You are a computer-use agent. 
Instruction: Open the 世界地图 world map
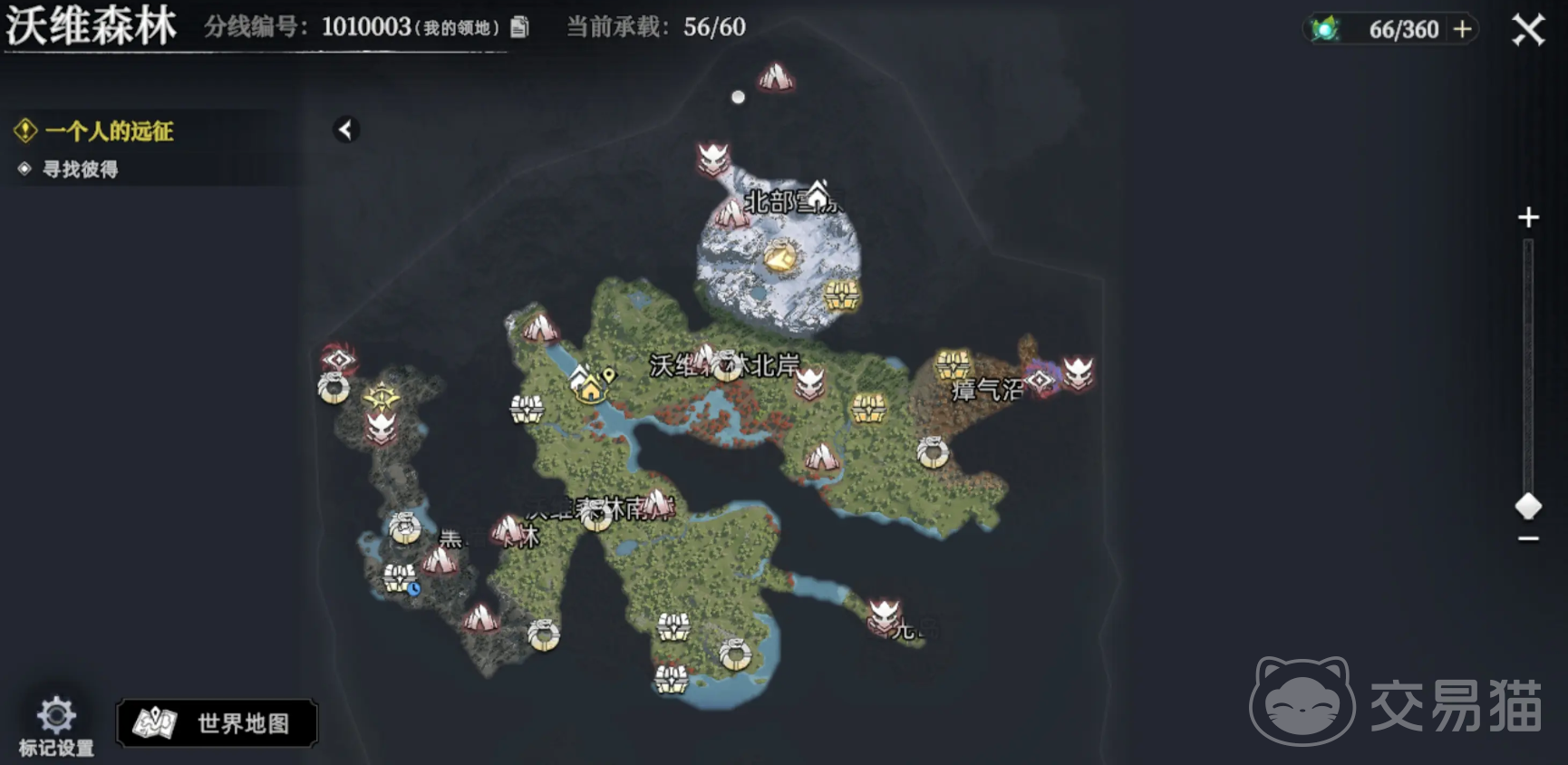click(218, 723)
